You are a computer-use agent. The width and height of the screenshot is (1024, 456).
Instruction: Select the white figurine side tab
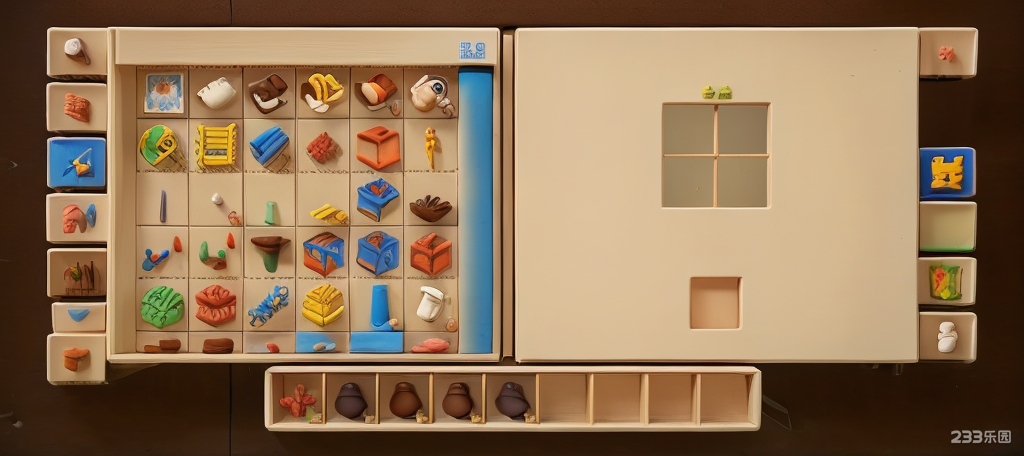pyautogui.click(x=946, y=336)
